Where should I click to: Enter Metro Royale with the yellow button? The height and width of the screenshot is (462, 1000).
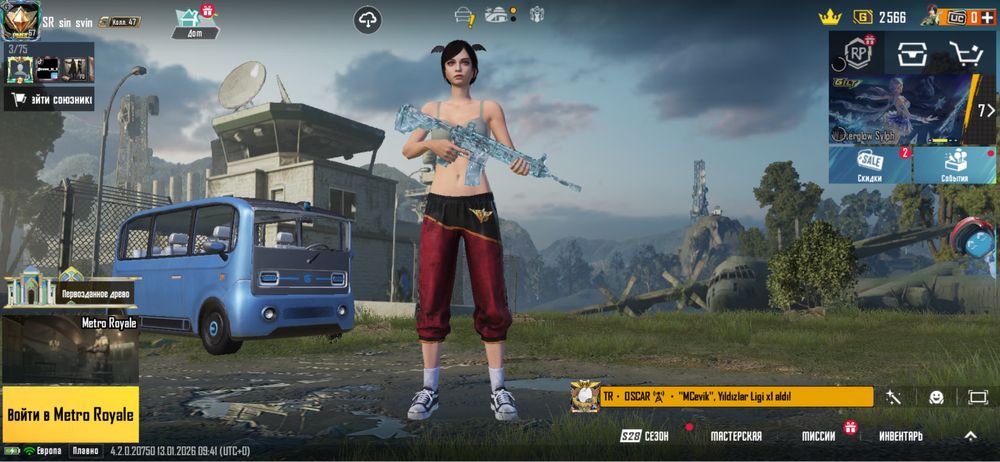tap(70, 413)
